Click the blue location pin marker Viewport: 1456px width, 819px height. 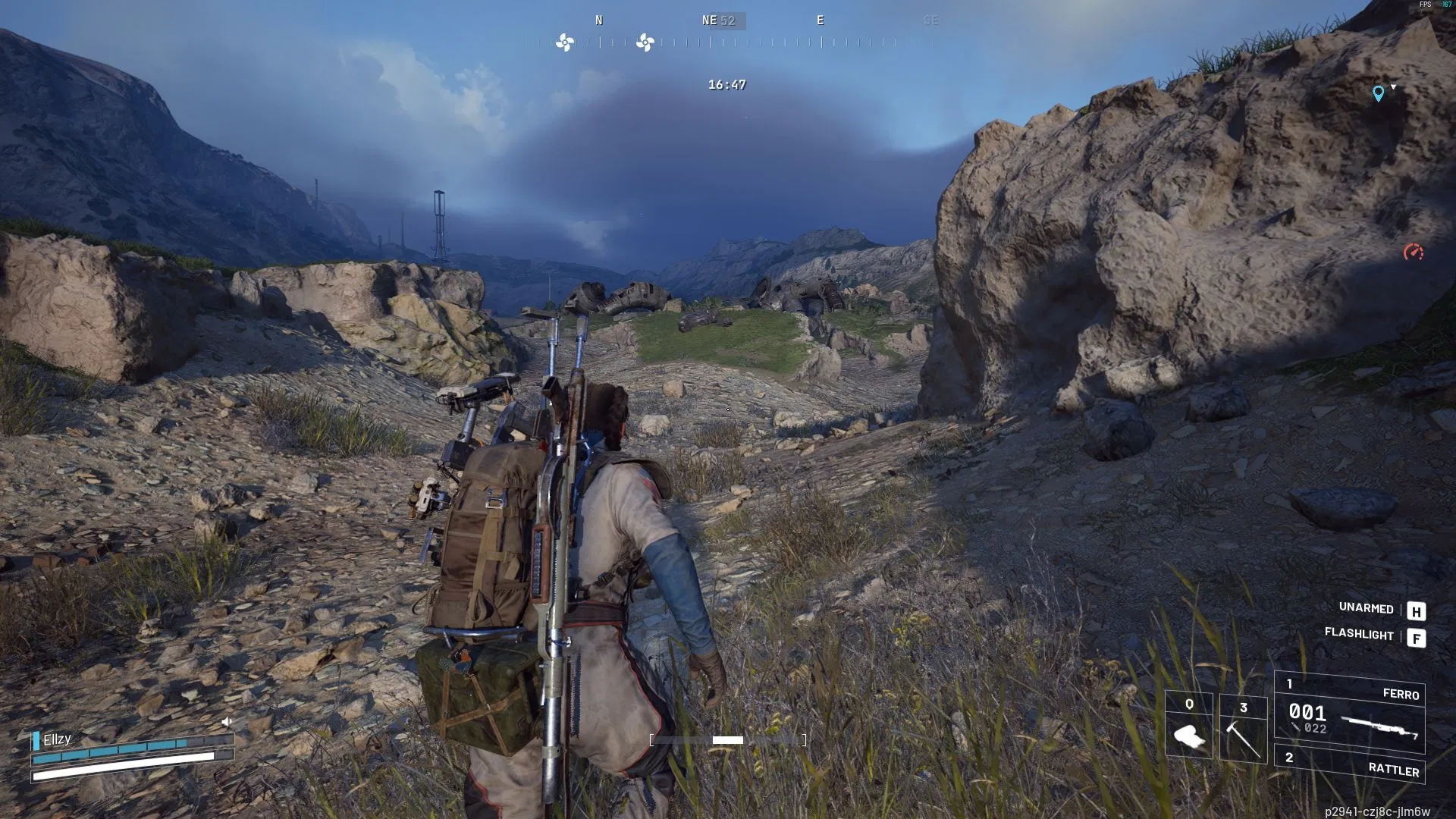(1378, 93)
